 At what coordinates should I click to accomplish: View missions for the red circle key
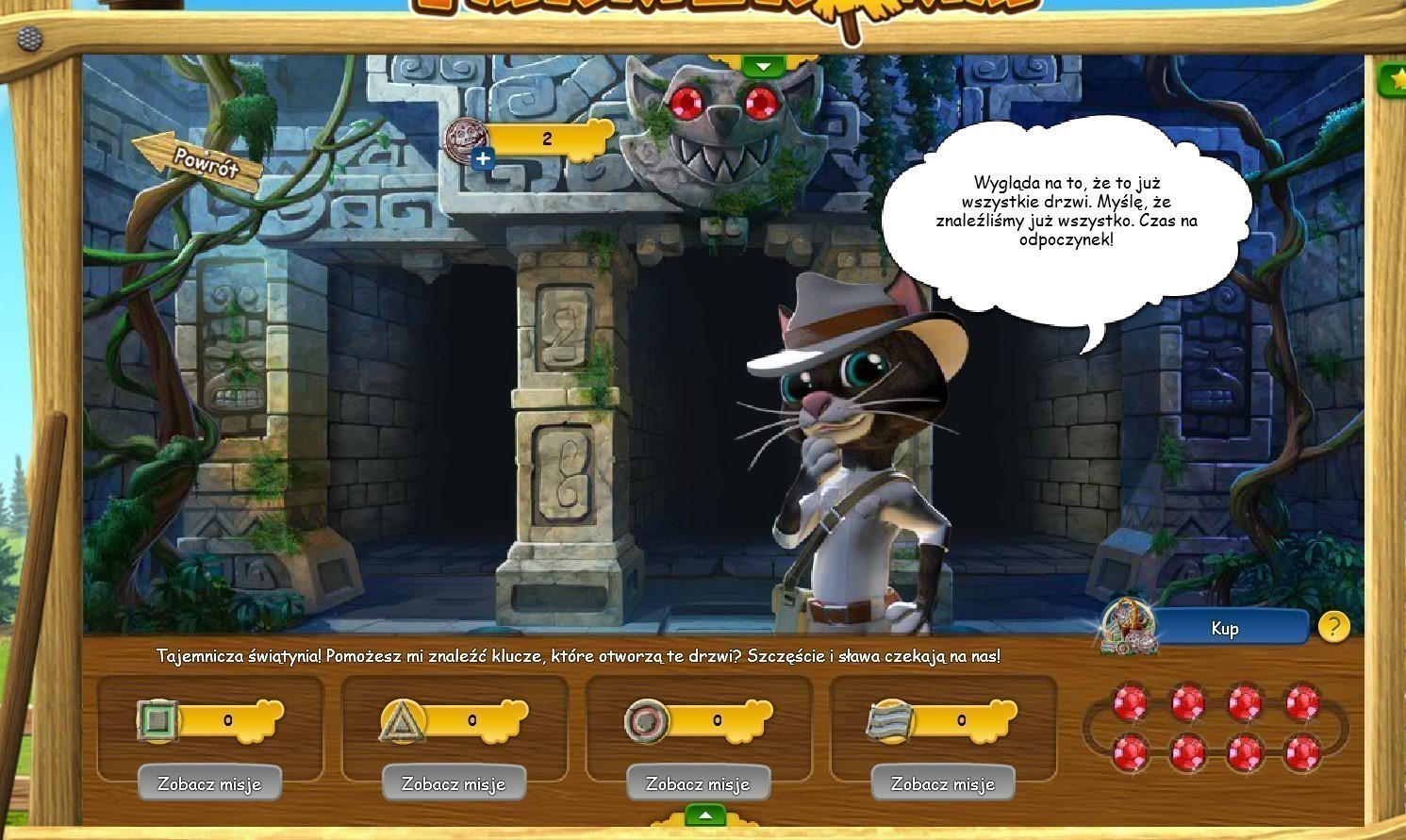click(x=698, y=783)
